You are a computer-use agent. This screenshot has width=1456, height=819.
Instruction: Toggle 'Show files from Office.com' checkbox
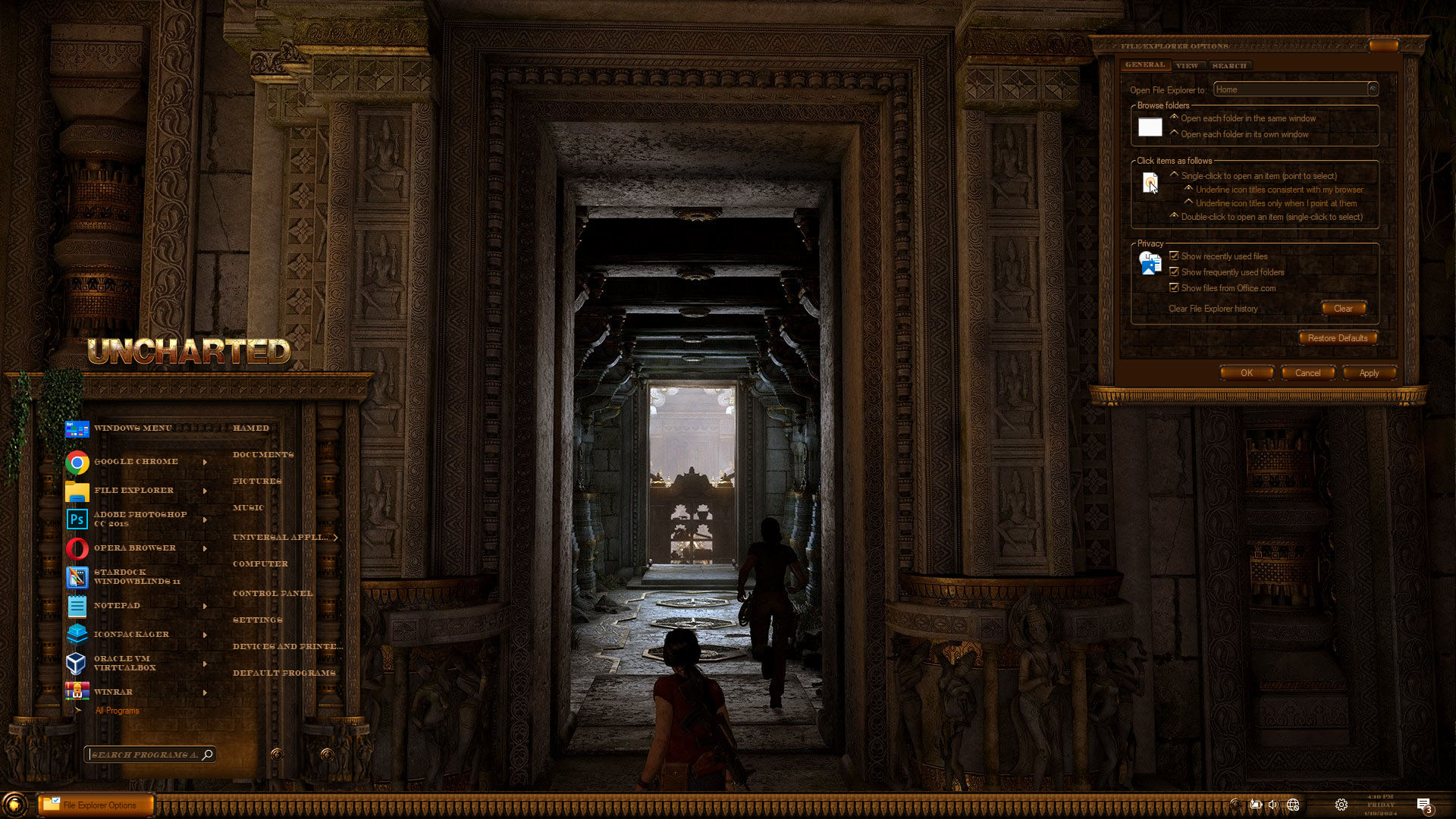tap(1174, 288)
